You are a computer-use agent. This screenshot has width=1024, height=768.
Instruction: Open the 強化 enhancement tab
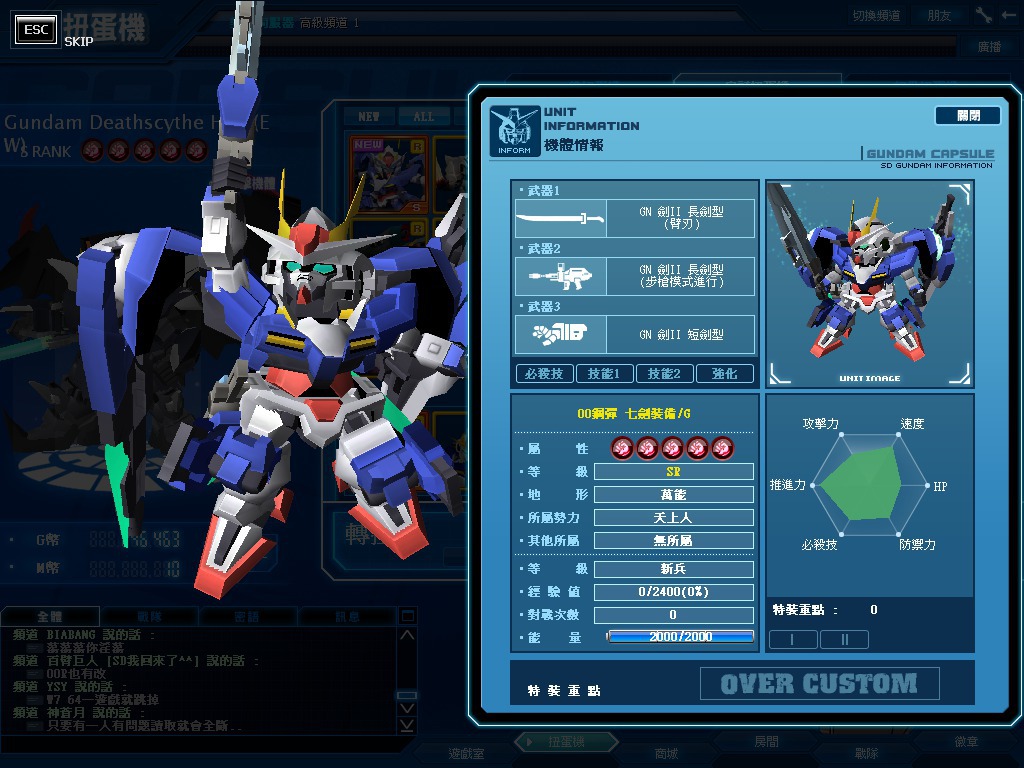coord(725,374)
